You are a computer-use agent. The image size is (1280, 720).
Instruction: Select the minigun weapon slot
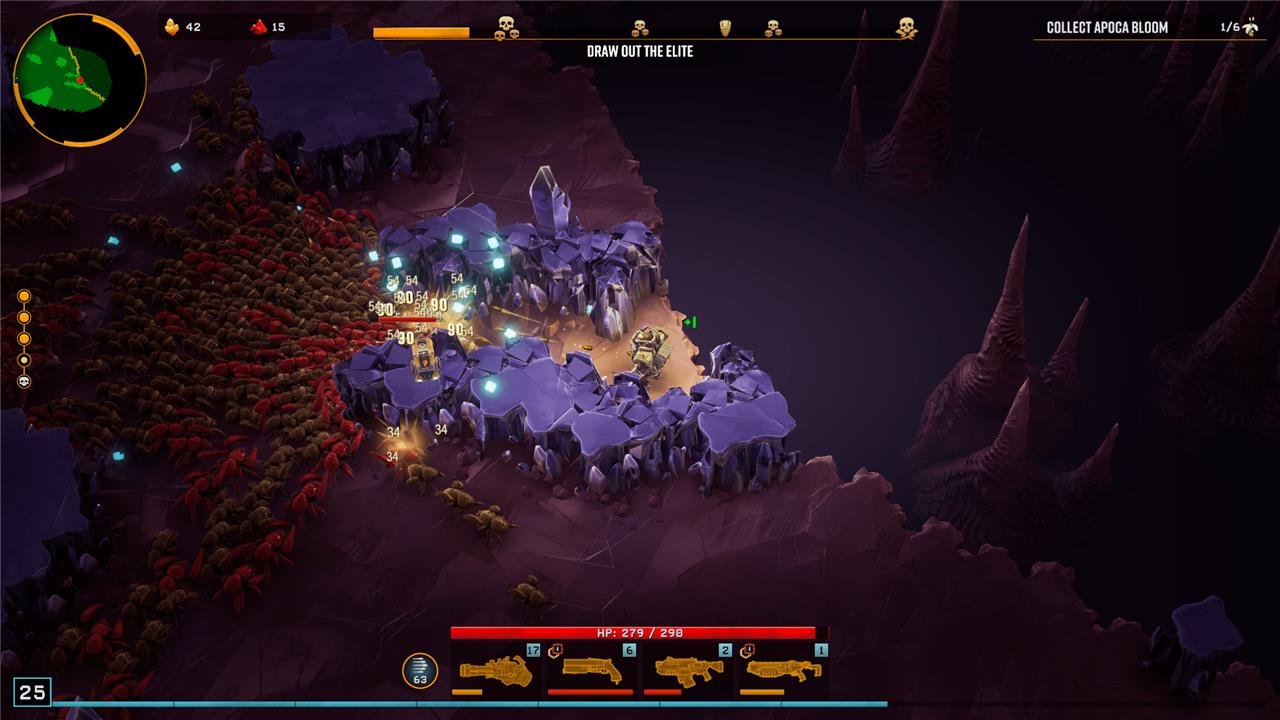click(496, 669)
